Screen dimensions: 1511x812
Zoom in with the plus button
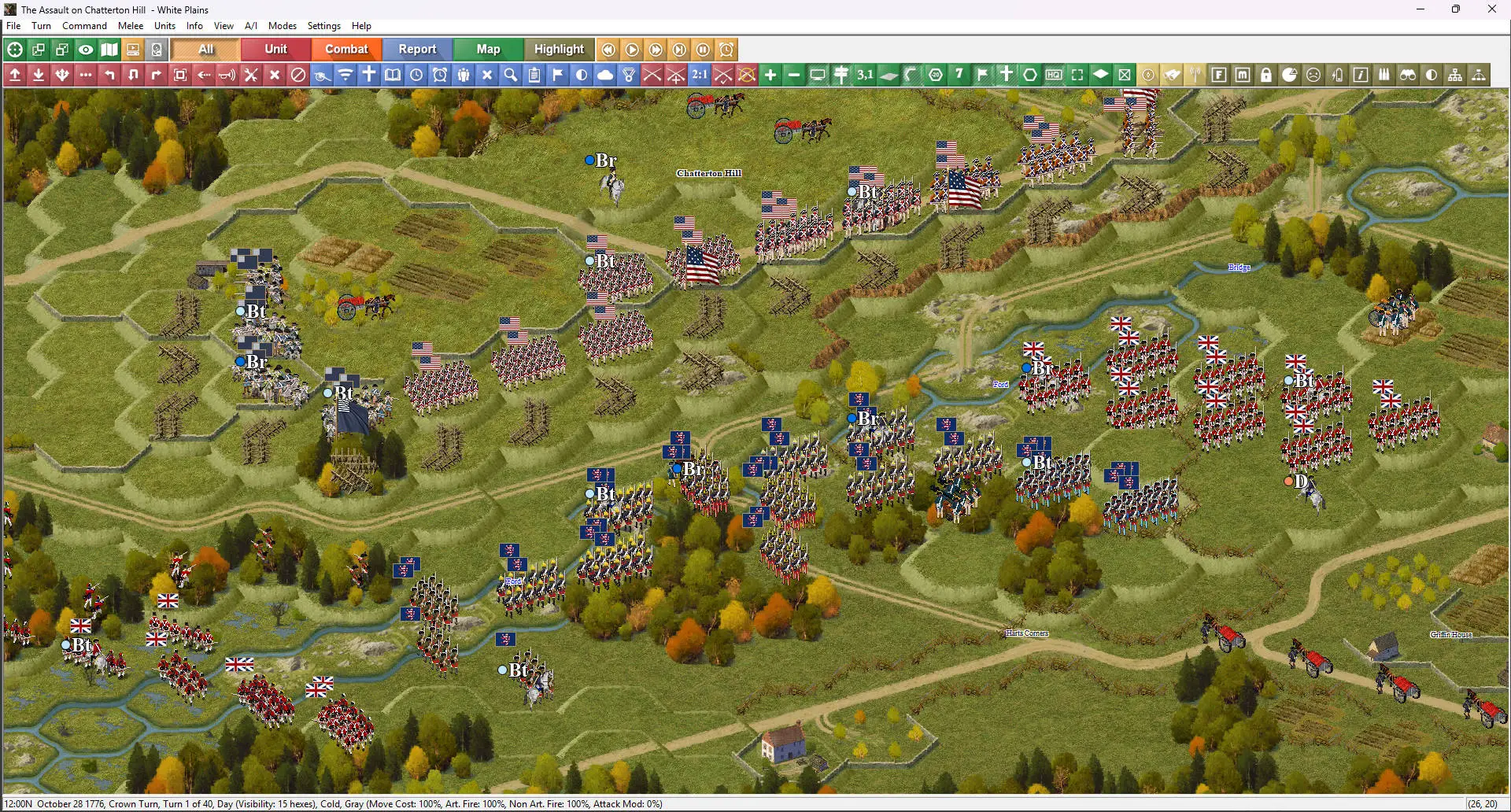[770, 75]
